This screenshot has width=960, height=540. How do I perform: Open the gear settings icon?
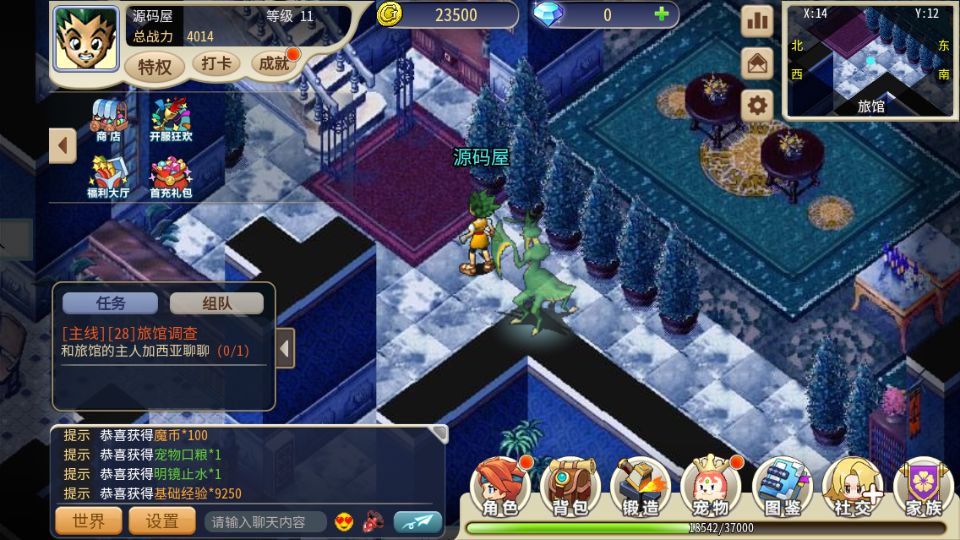pos(757,105)
